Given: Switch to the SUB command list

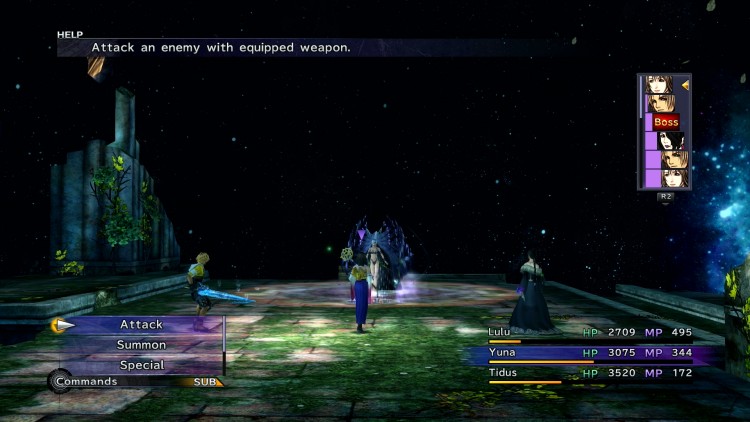Looking at the screenshot, I should [x=205, y=382].
